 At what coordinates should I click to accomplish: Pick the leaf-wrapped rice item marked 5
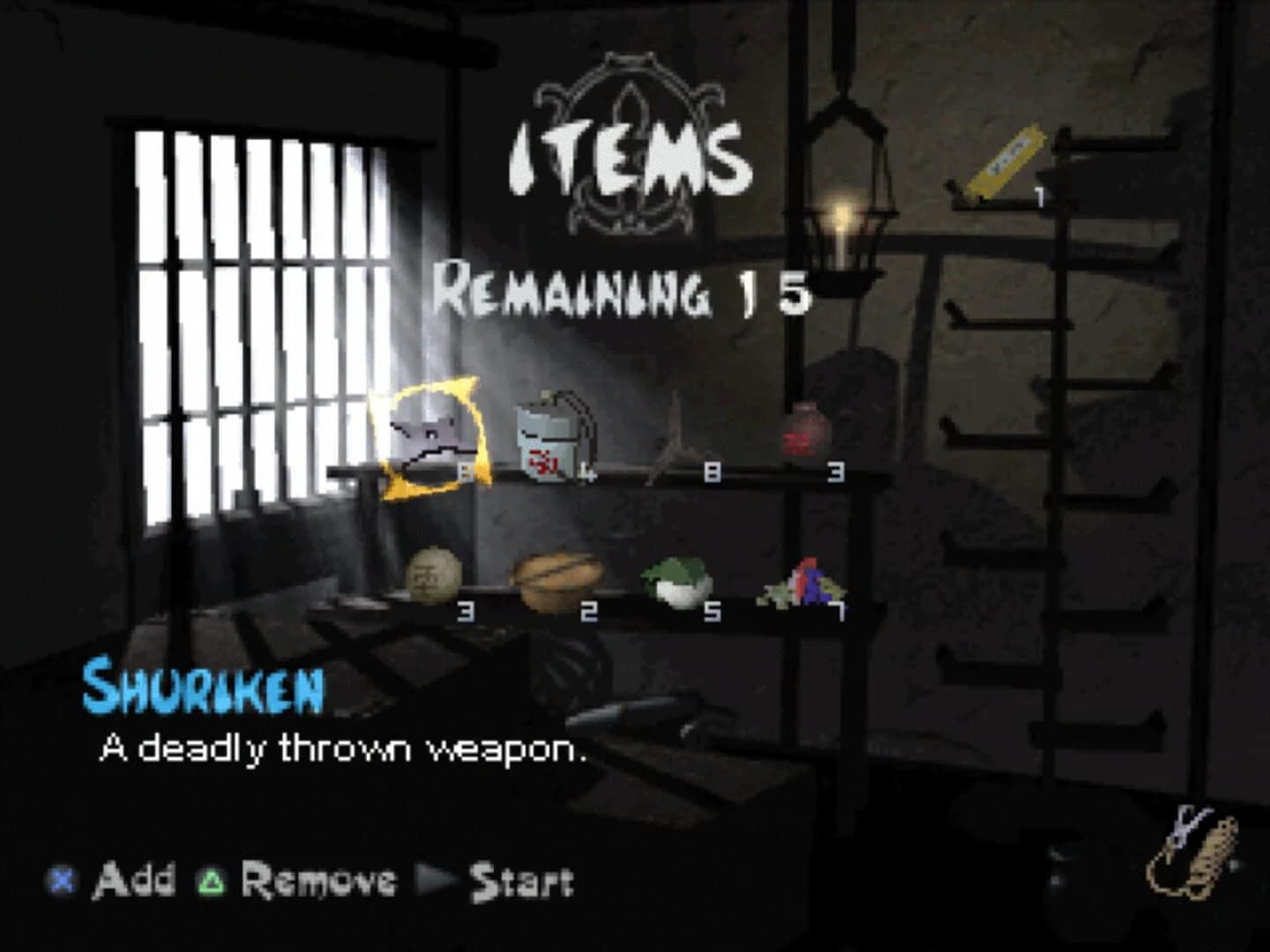point(676,580)
